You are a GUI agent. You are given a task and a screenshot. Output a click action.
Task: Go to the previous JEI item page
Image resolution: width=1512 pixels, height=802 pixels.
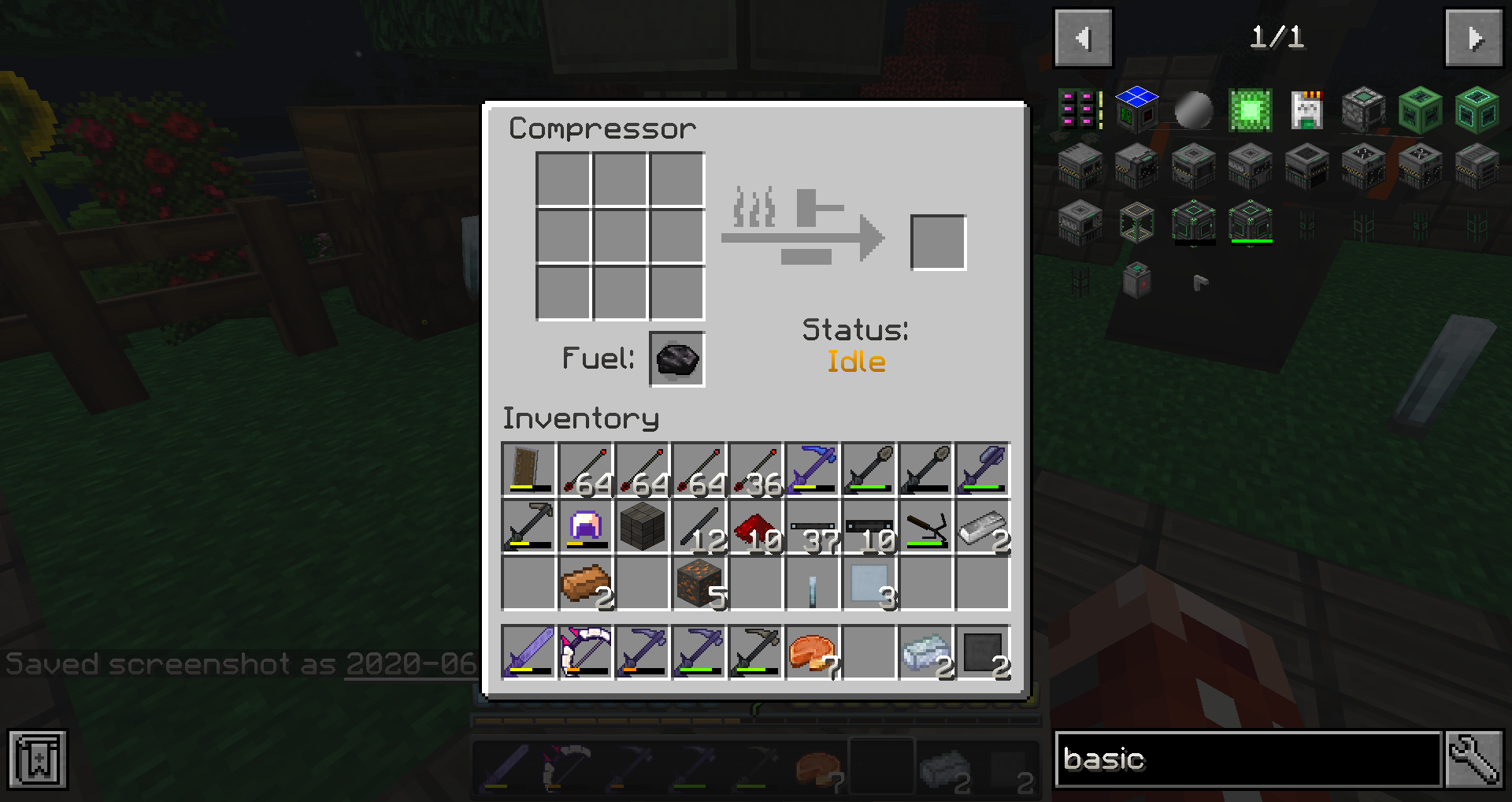tap(1083, 38)
